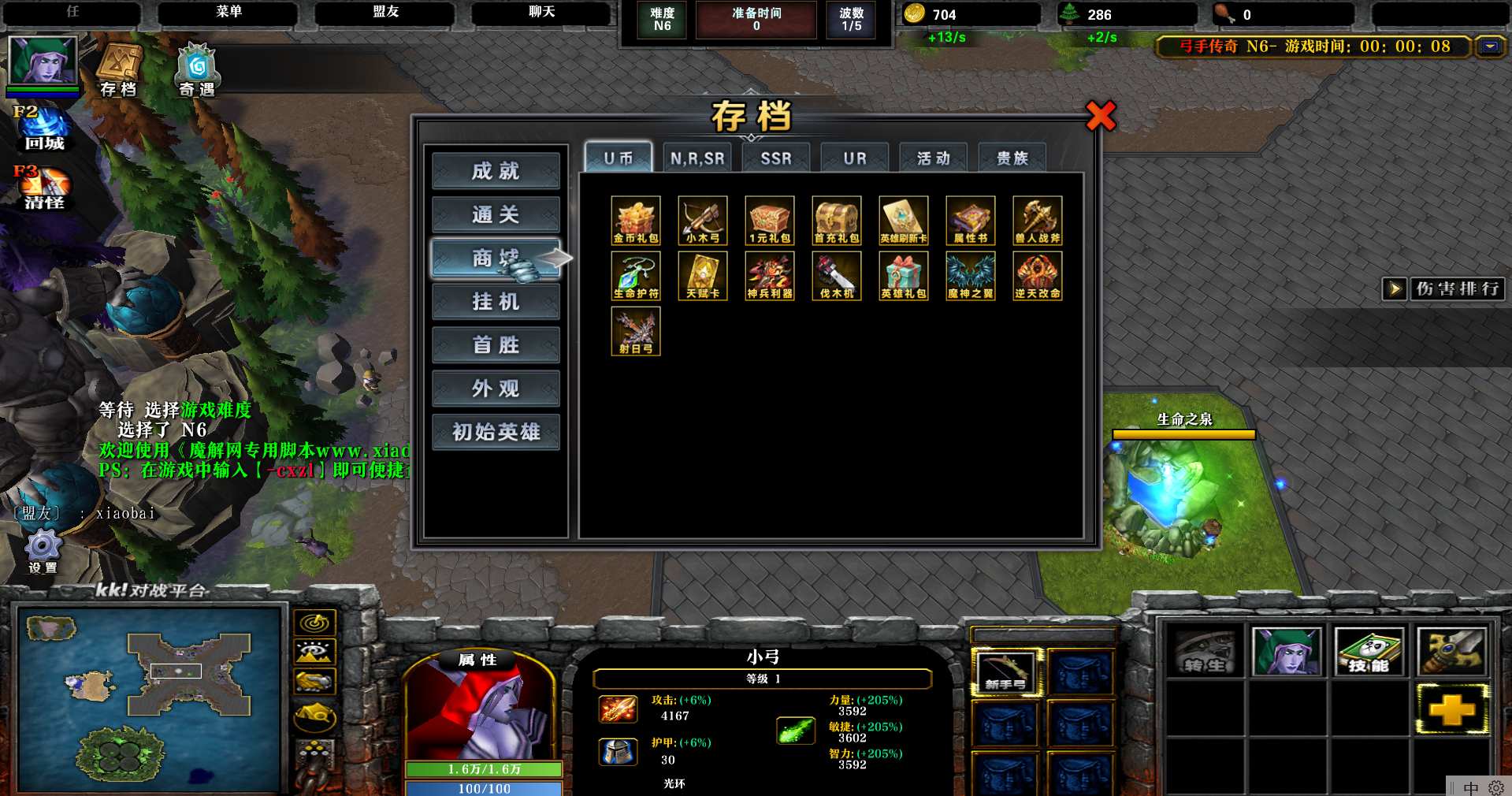Close the 存档 panel with red X
Viewport: 1512px width, 796px height.
[x=1101, y=117]
